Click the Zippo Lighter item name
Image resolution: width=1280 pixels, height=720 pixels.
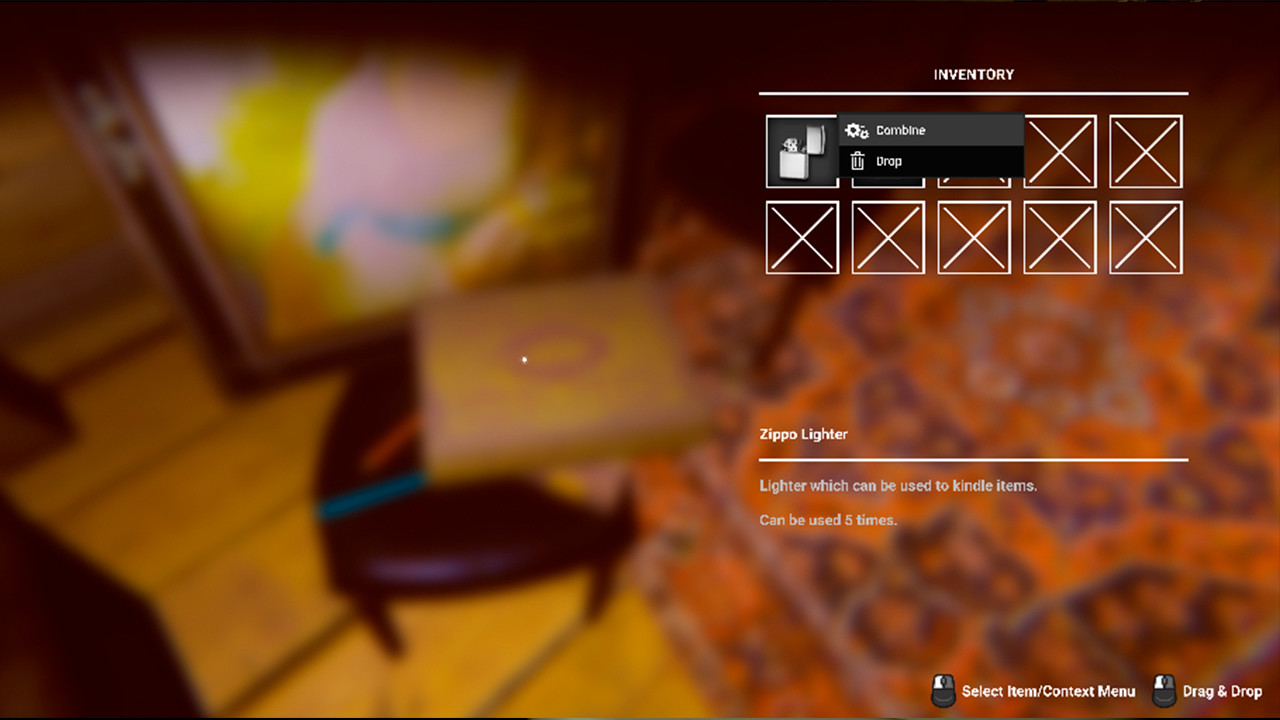[804, 434]
